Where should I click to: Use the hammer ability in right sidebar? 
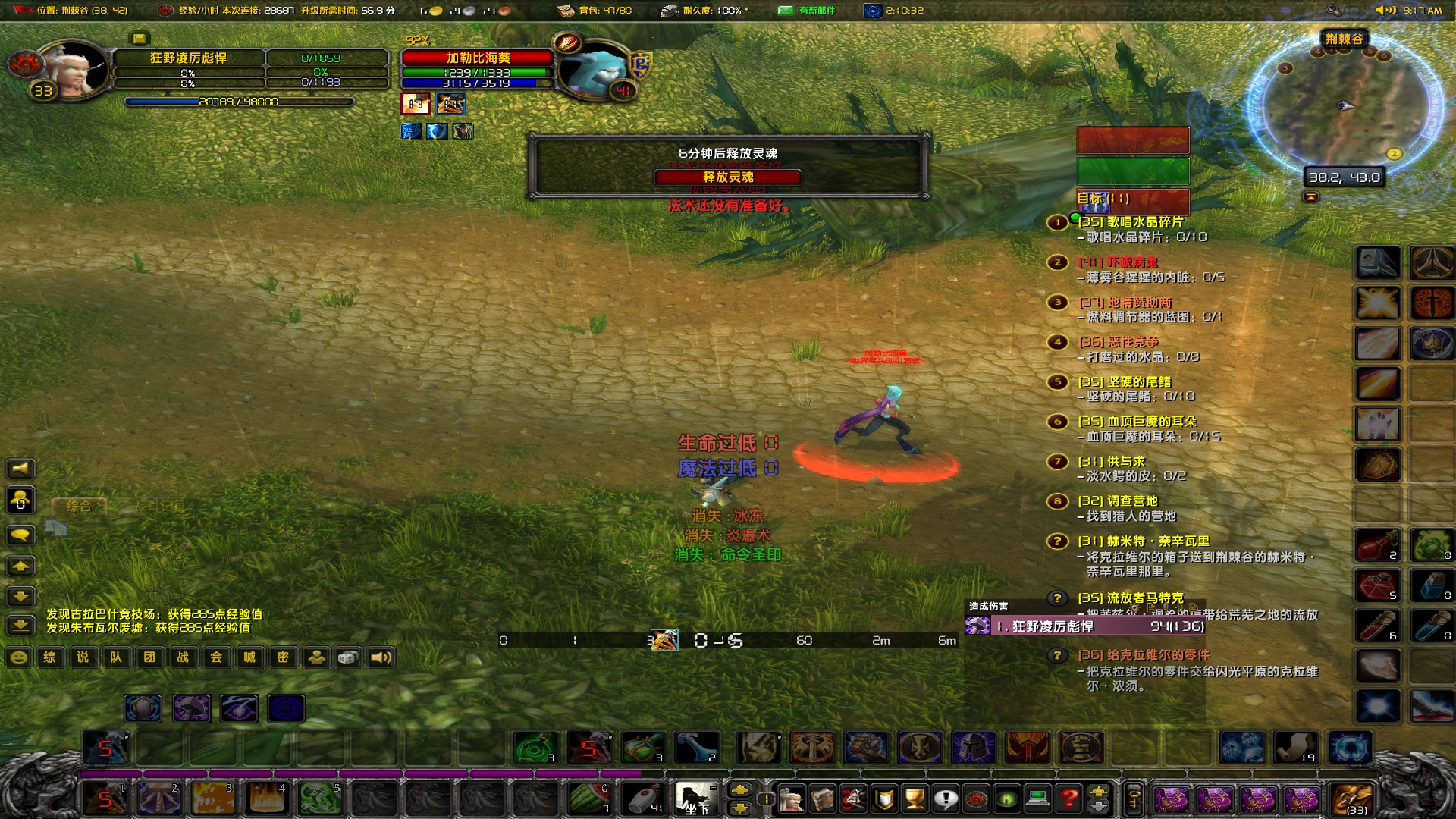click(1377, 263)
